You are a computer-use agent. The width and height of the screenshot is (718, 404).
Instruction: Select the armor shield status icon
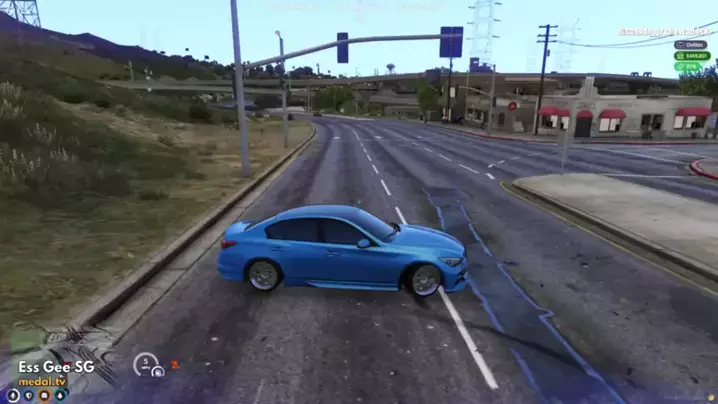coord(29,395)
